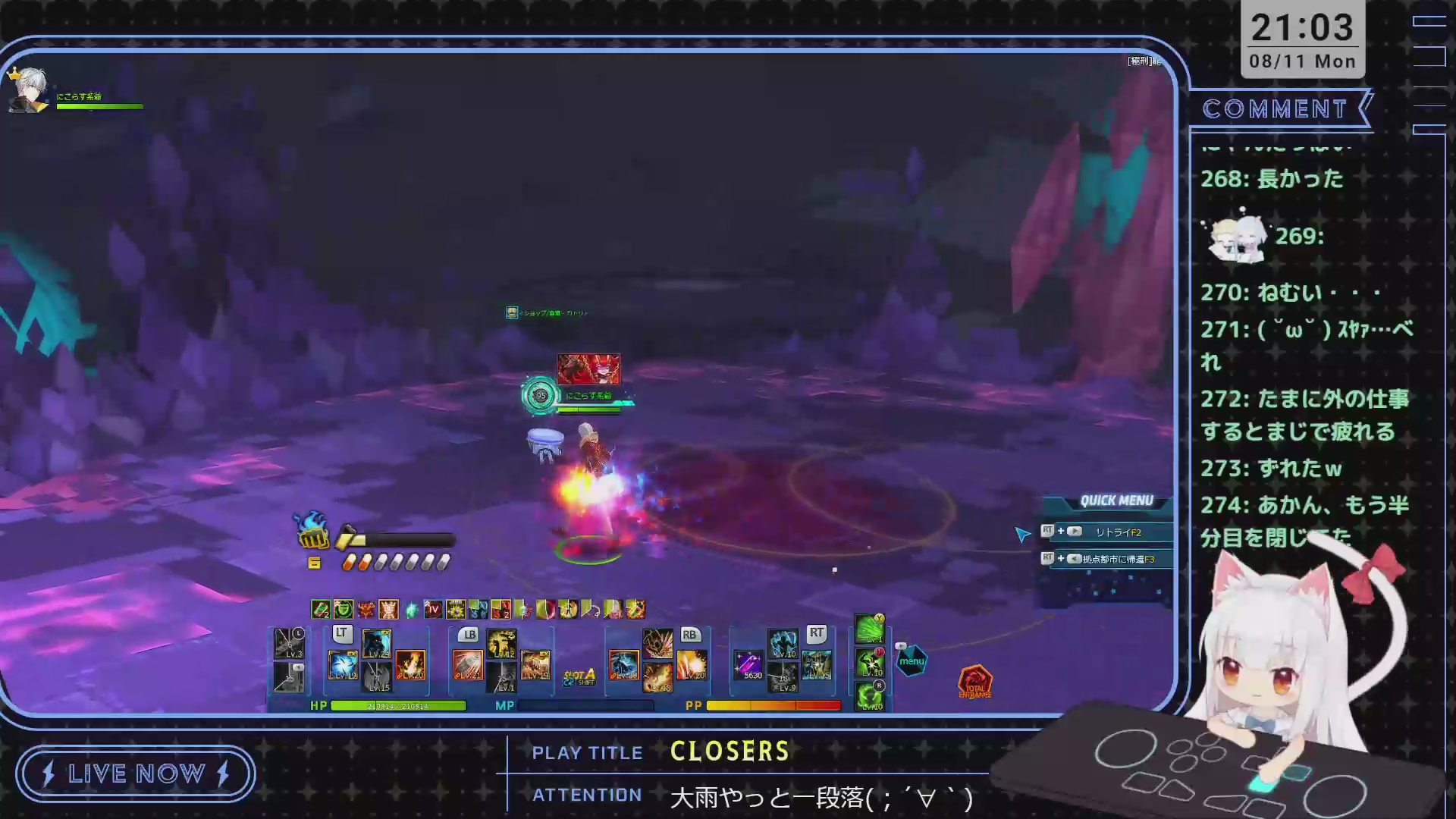This screenshot has width=1456, height=819.
Task: Click the green shield buff icon
Action: [x=344, y=609]
